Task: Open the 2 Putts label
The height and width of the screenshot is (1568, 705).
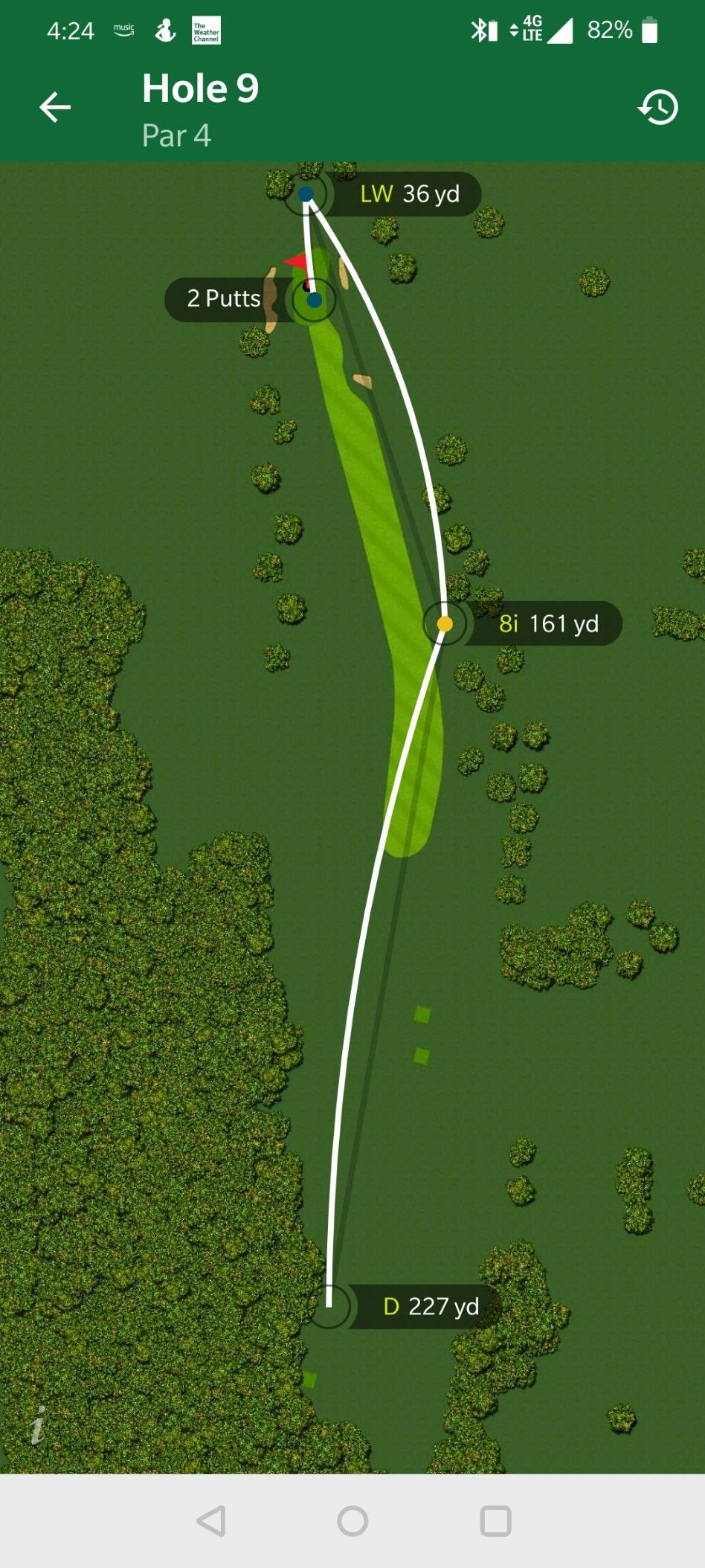Action: (222, 299)
